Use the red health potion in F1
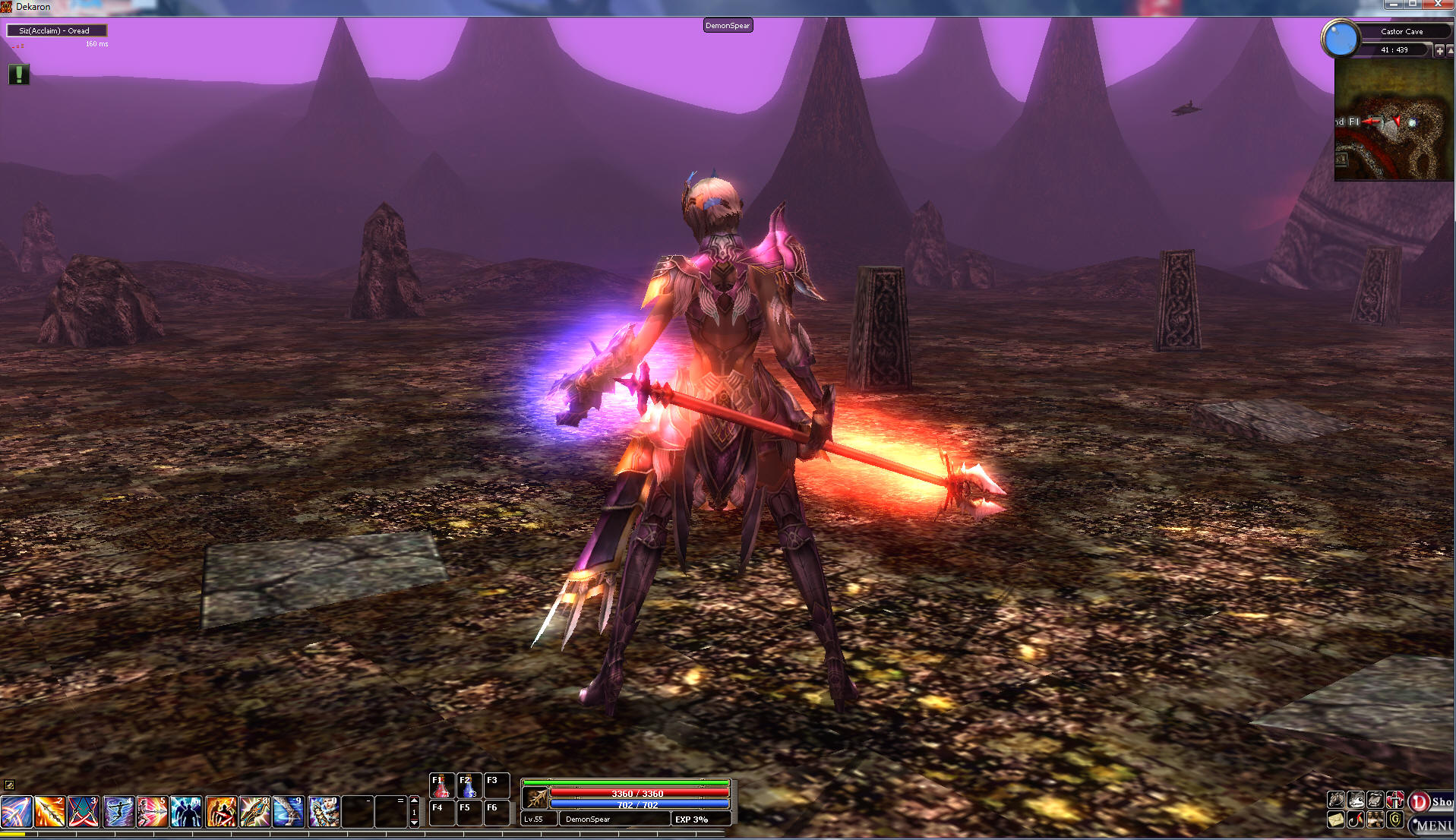The height and width of the screenshot is (840, 1456). click(x=441, y=787)
